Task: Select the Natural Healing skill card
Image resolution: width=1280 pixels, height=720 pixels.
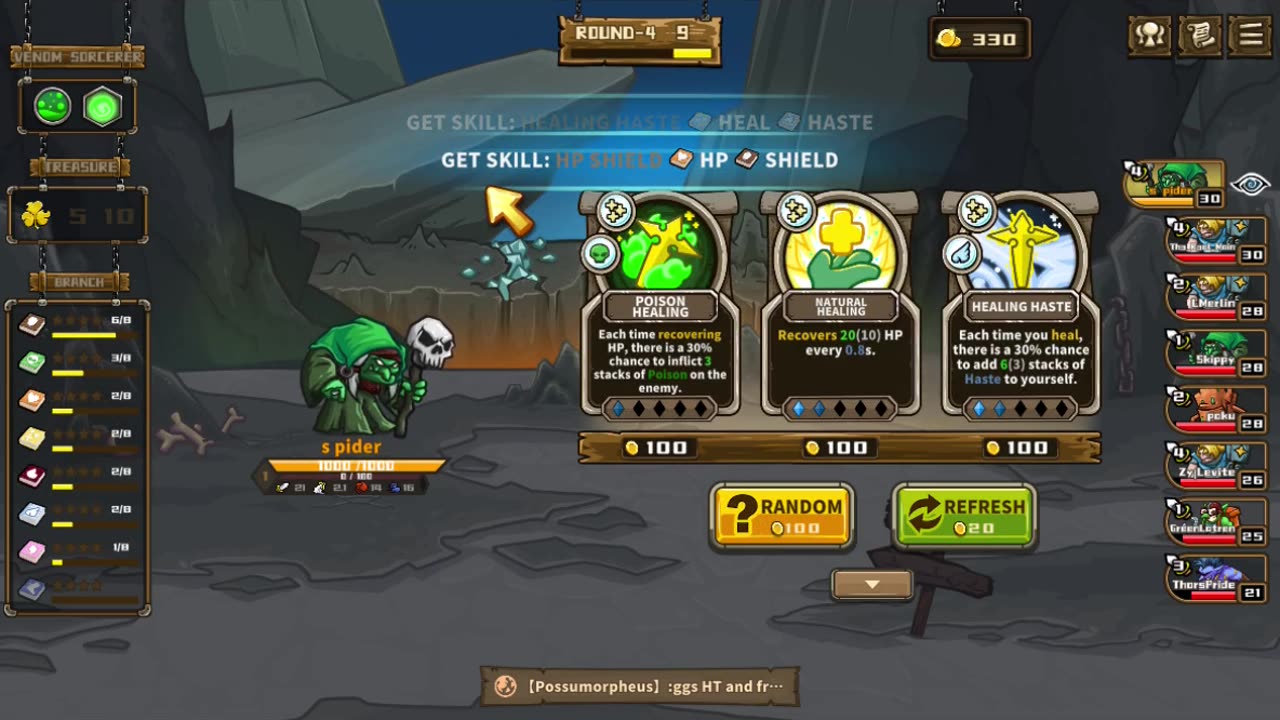Action: point(840,305)
